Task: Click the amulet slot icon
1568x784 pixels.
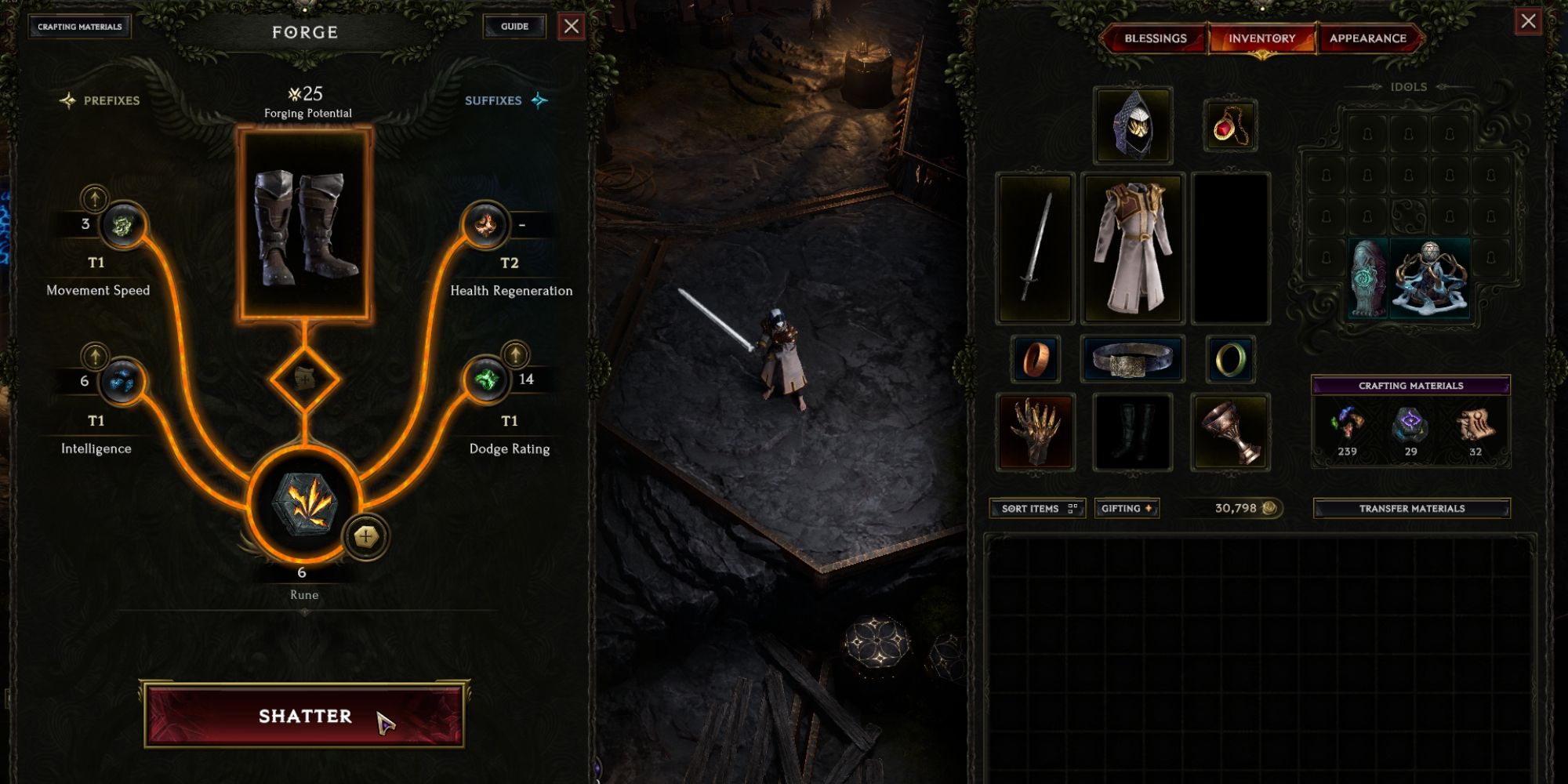Action: (x=1231, y=124)
